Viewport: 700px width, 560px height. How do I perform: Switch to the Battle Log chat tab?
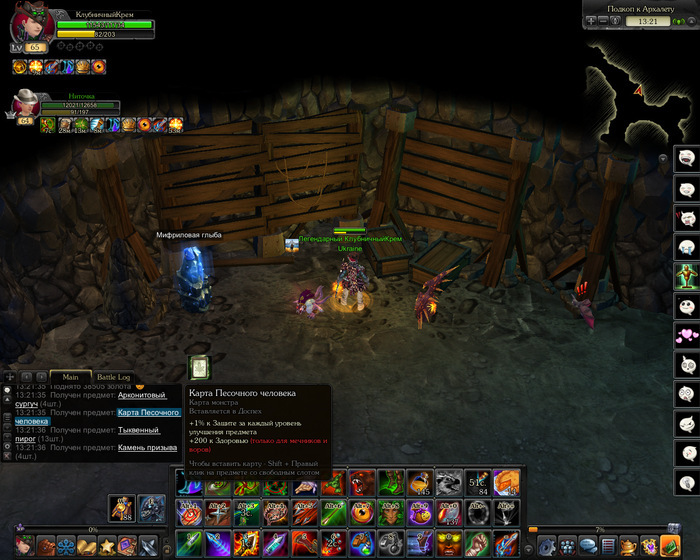pyautogui.click(x=113, y=377)
